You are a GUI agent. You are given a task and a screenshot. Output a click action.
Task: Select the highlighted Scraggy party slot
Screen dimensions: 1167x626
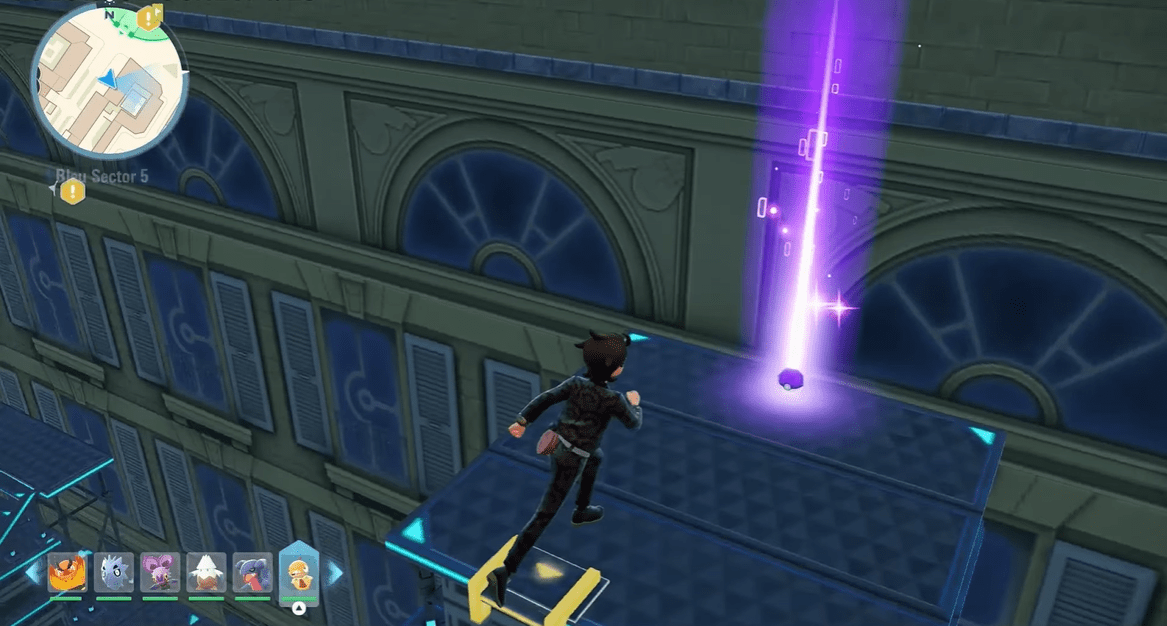(298, 572)
